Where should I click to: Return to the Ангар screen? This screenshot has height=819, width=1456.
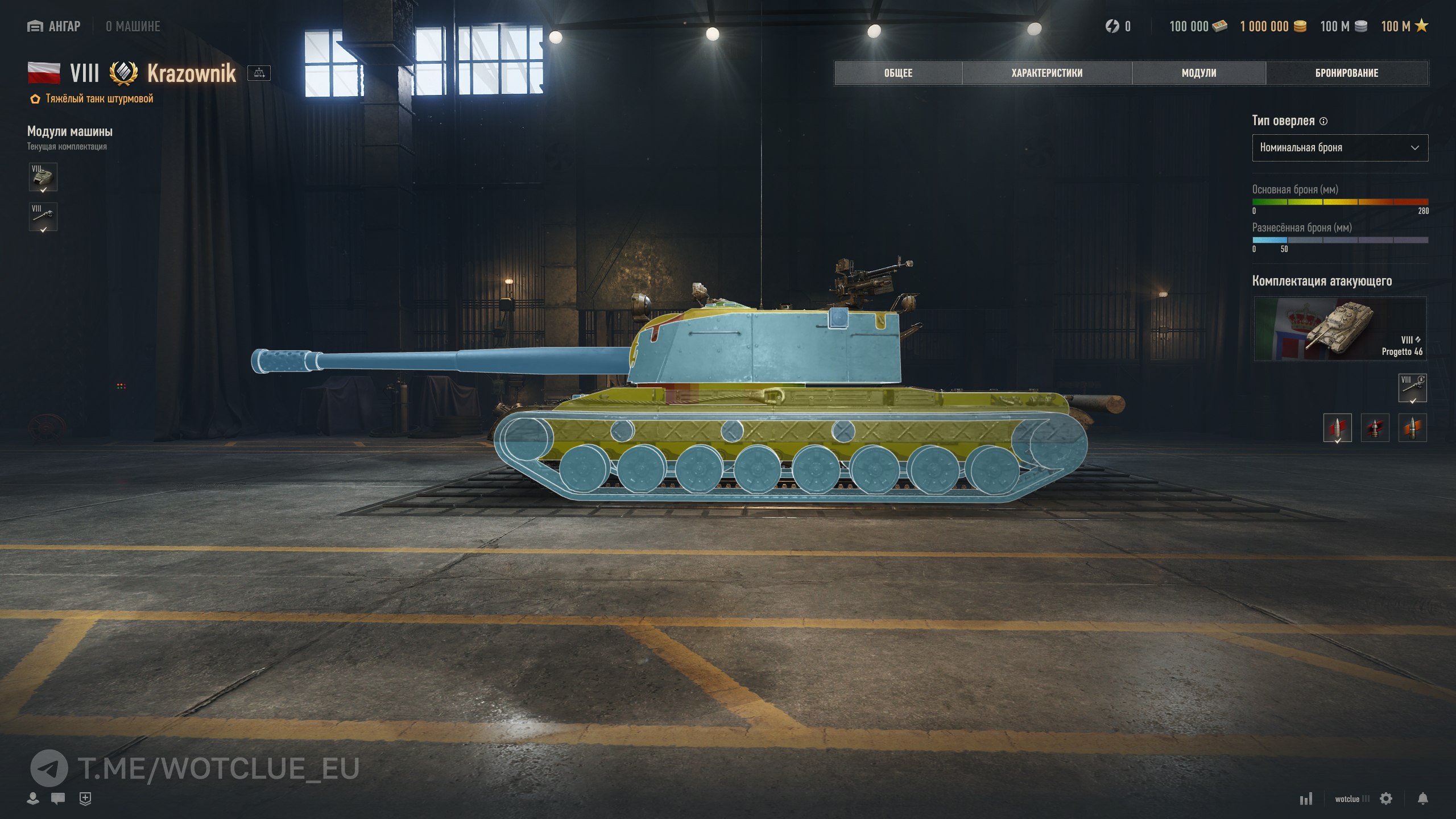55,26
